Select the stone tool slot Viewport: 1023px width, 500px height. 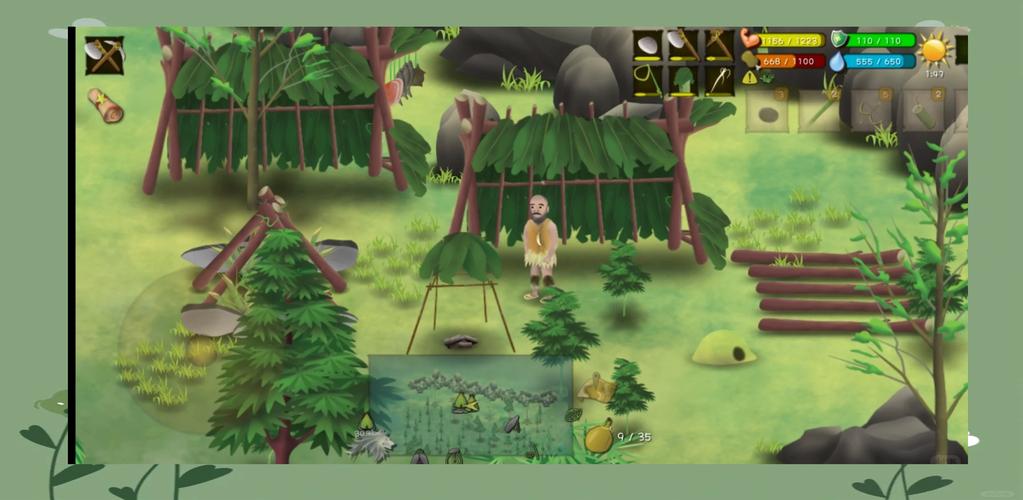648,46
